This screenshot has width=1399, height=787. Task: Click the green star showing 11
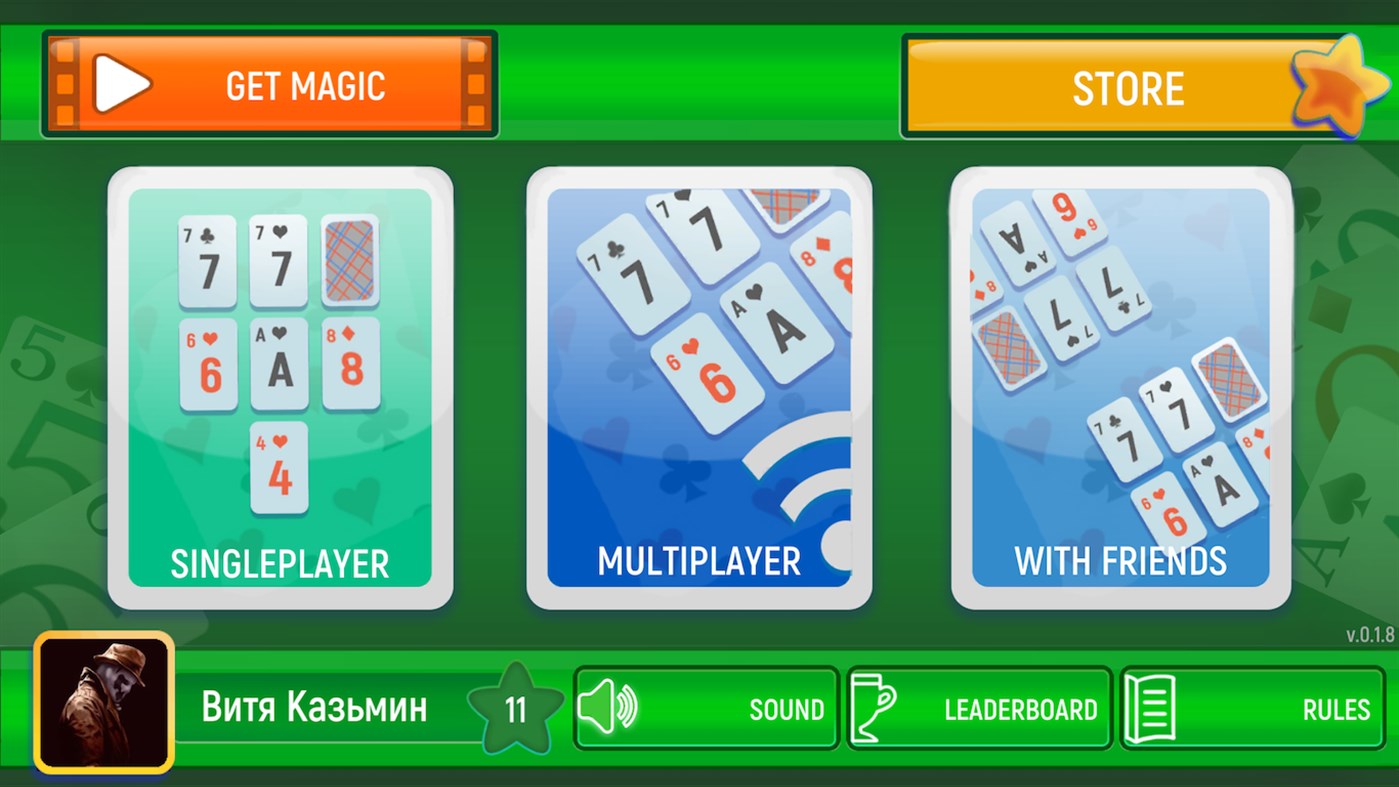pos(516,707)
